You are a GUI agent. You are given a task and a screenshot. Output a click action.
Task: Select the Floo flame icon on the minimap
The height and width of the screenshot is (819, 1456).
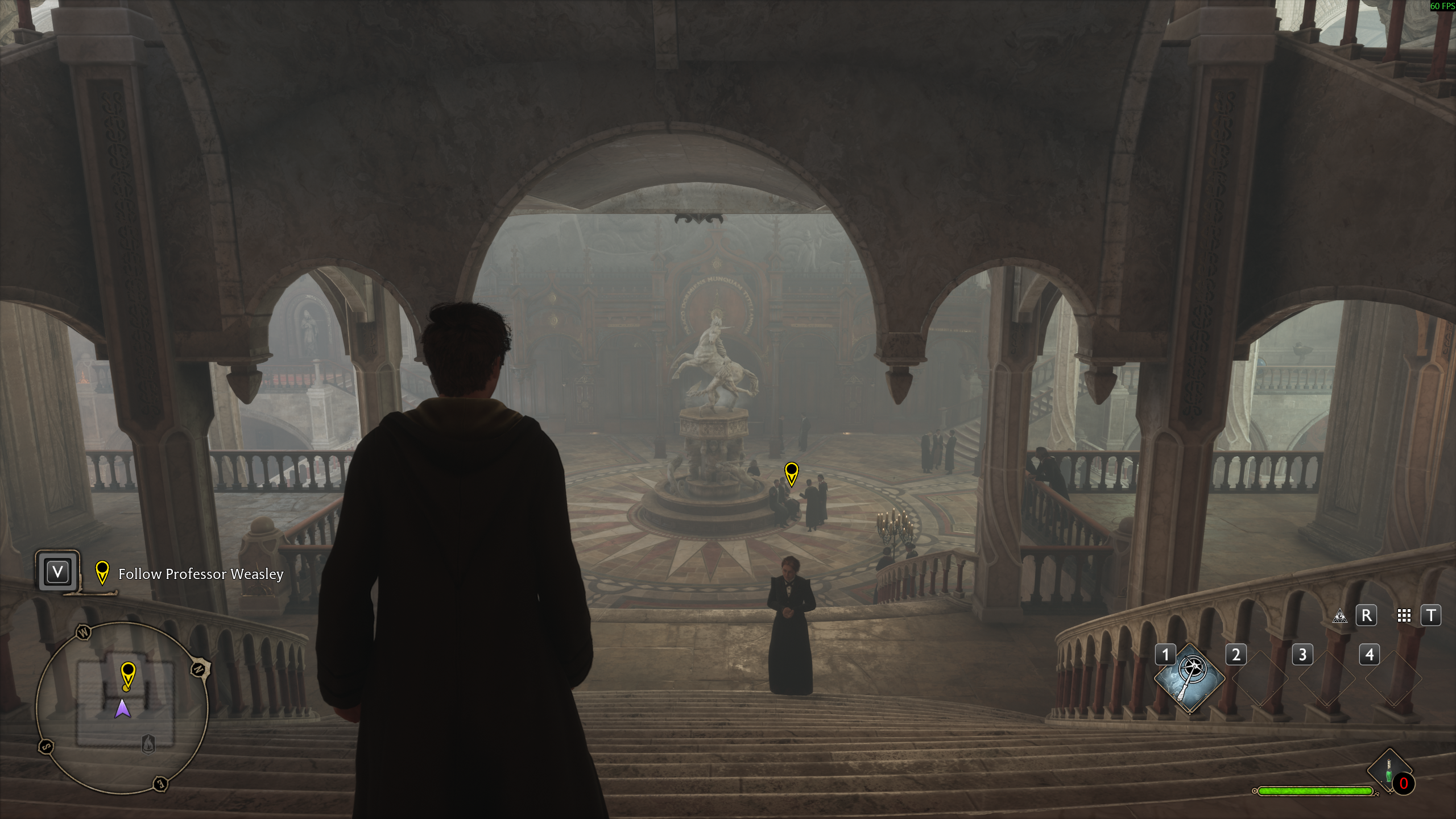pyautogui.click(x=148, y=743)
